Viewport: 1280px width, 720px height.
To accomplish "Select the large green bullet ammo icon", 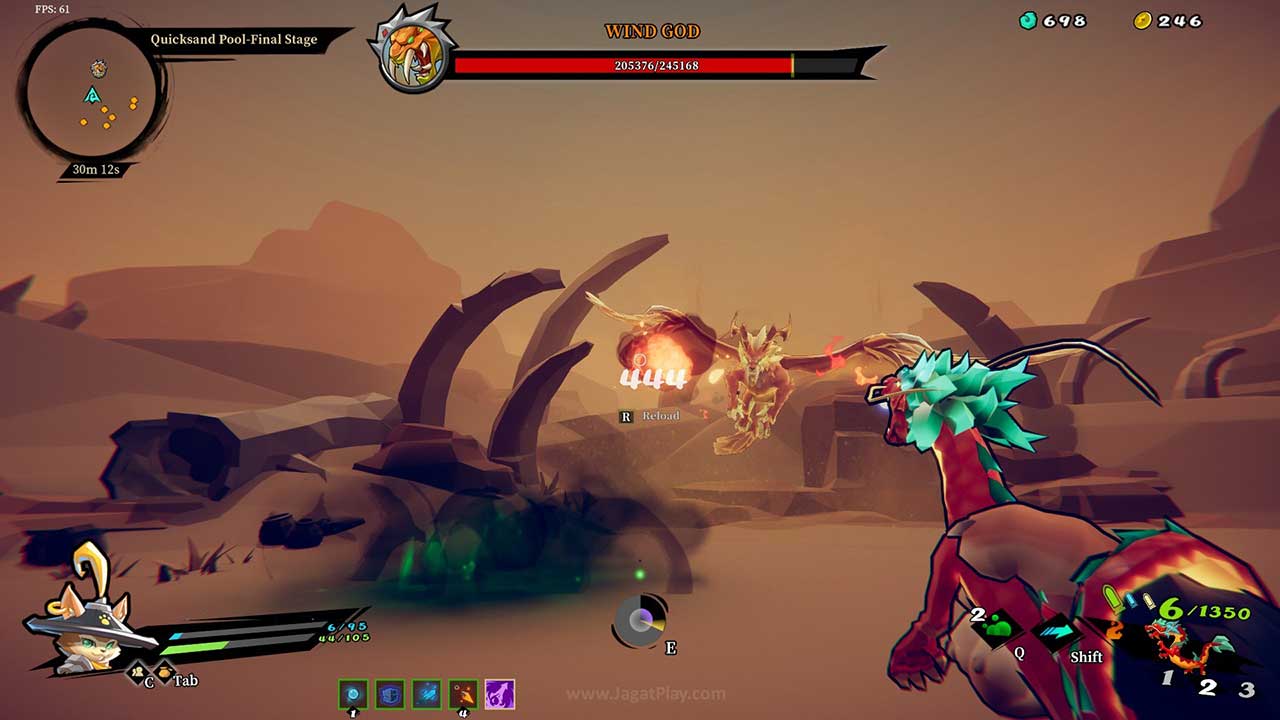I will click(1112, 599).
